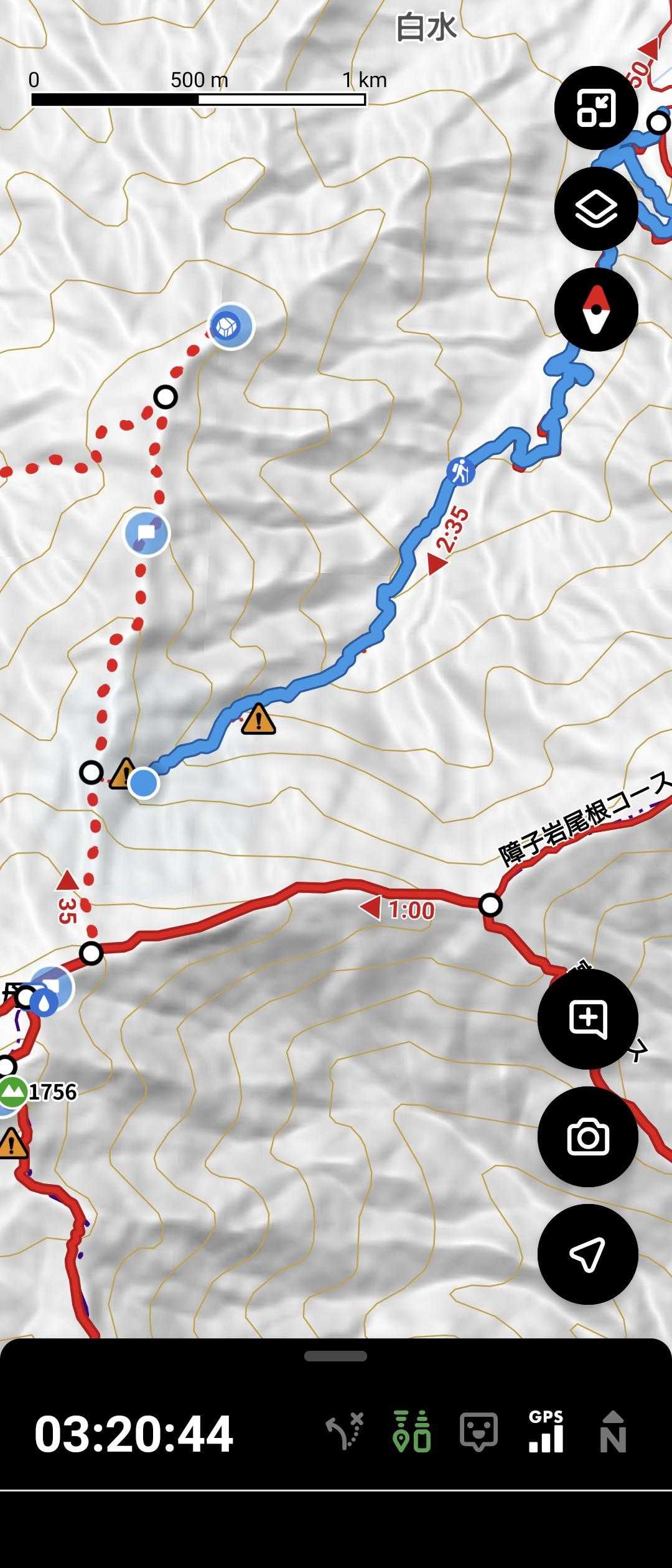This screenshot has height=1568, width=672.
Task: Center map on current location arrow
Action: pos(587,1254)
